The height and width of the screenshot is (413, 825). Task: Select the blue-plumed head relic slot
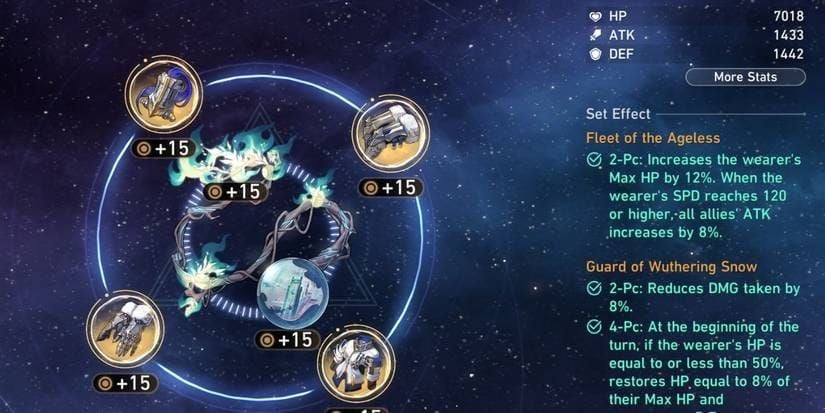point(163,93)
